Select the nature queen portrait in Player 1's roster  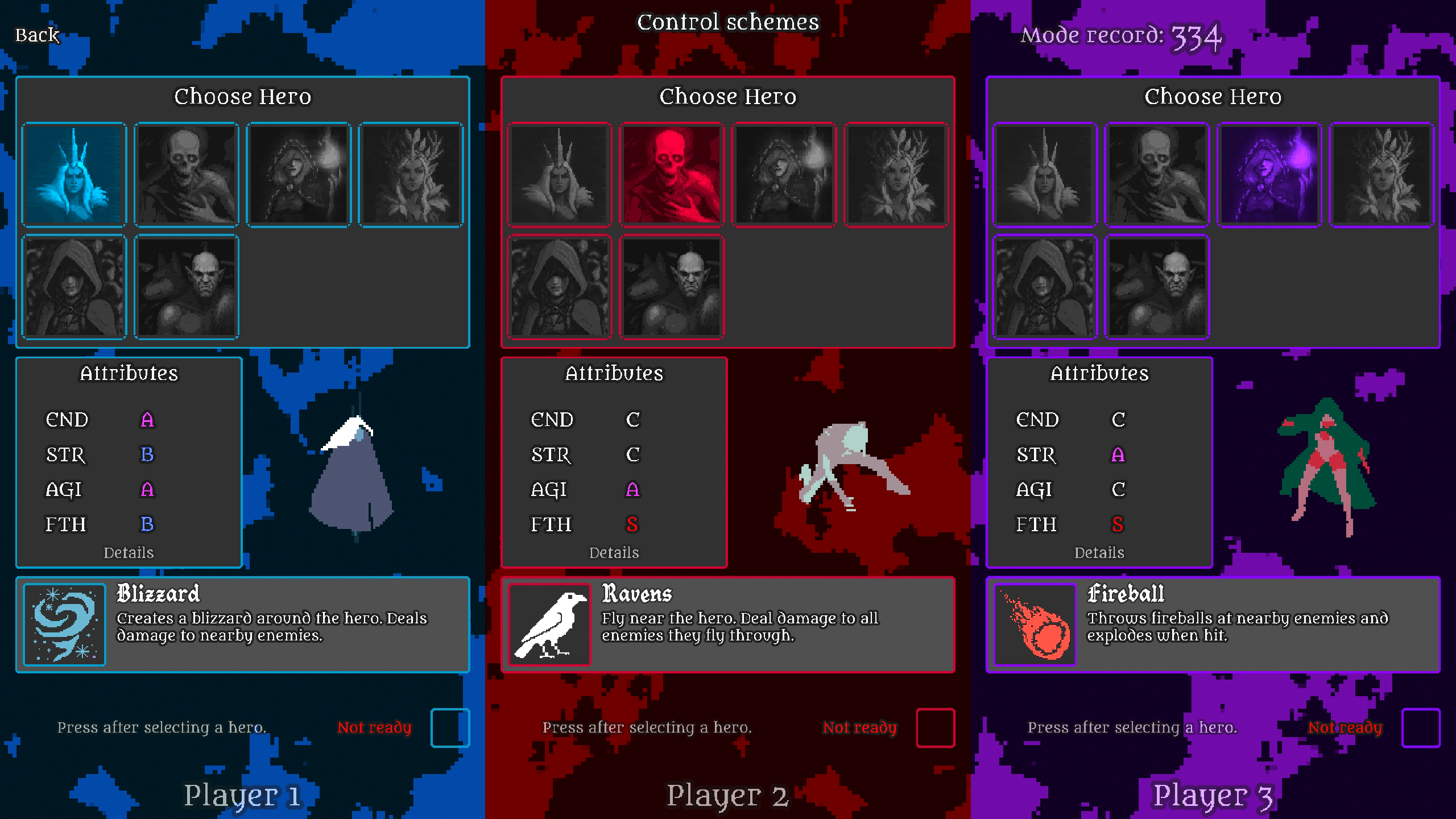[x=413, y=173]
